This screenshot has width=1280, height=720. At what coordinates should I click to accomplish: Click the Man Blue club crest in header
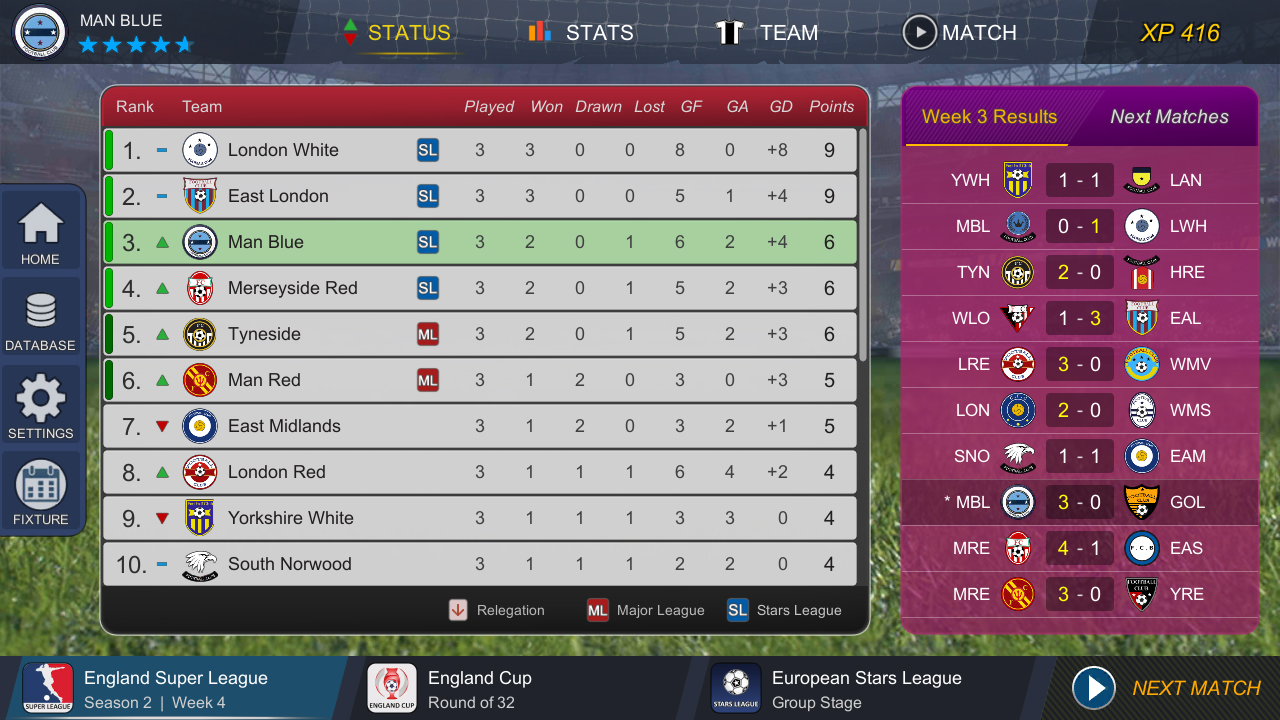39,31
